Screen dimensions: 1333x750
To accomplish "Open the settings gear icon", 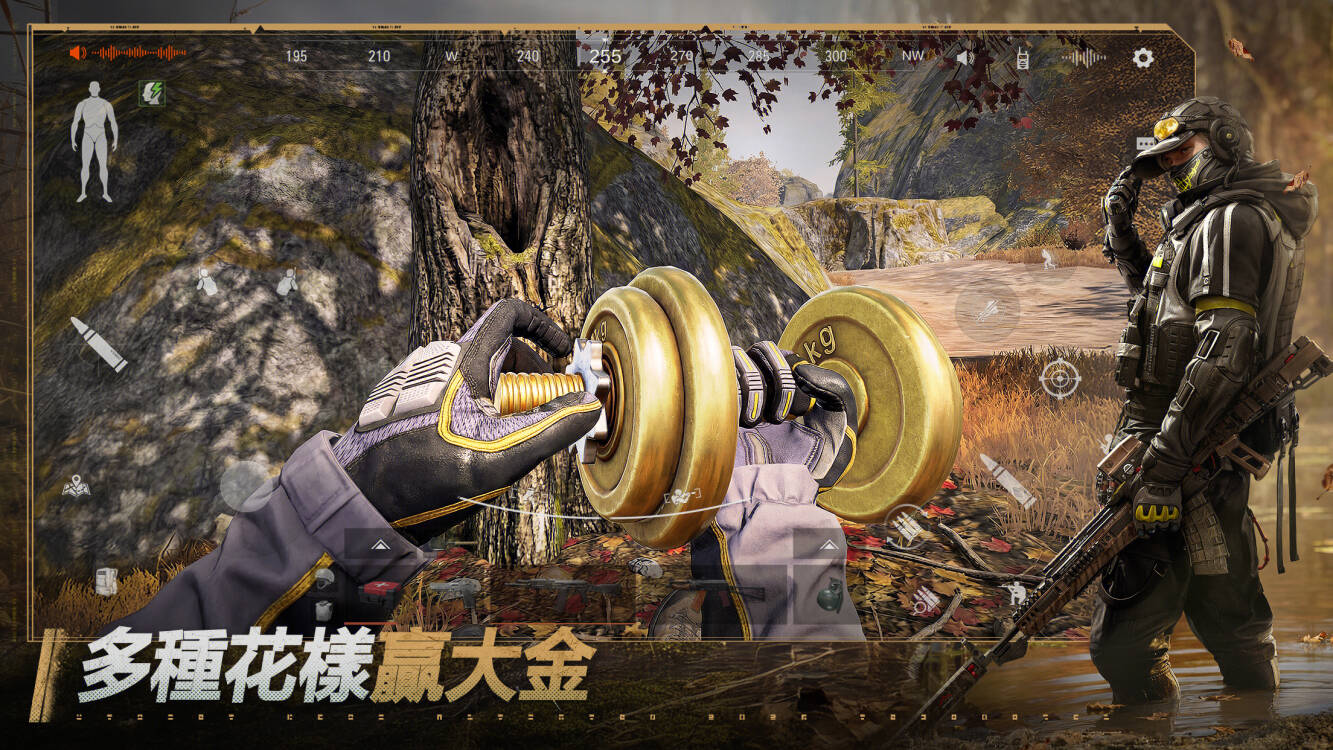I will [x=1143, y=57].
